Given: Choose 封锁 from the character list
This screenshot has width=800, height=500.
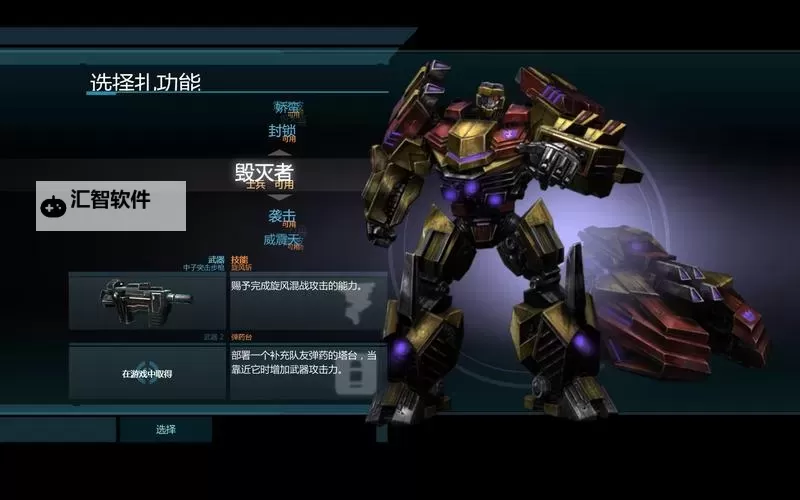Looking at the screenshot, I should [x=282, y=131].
